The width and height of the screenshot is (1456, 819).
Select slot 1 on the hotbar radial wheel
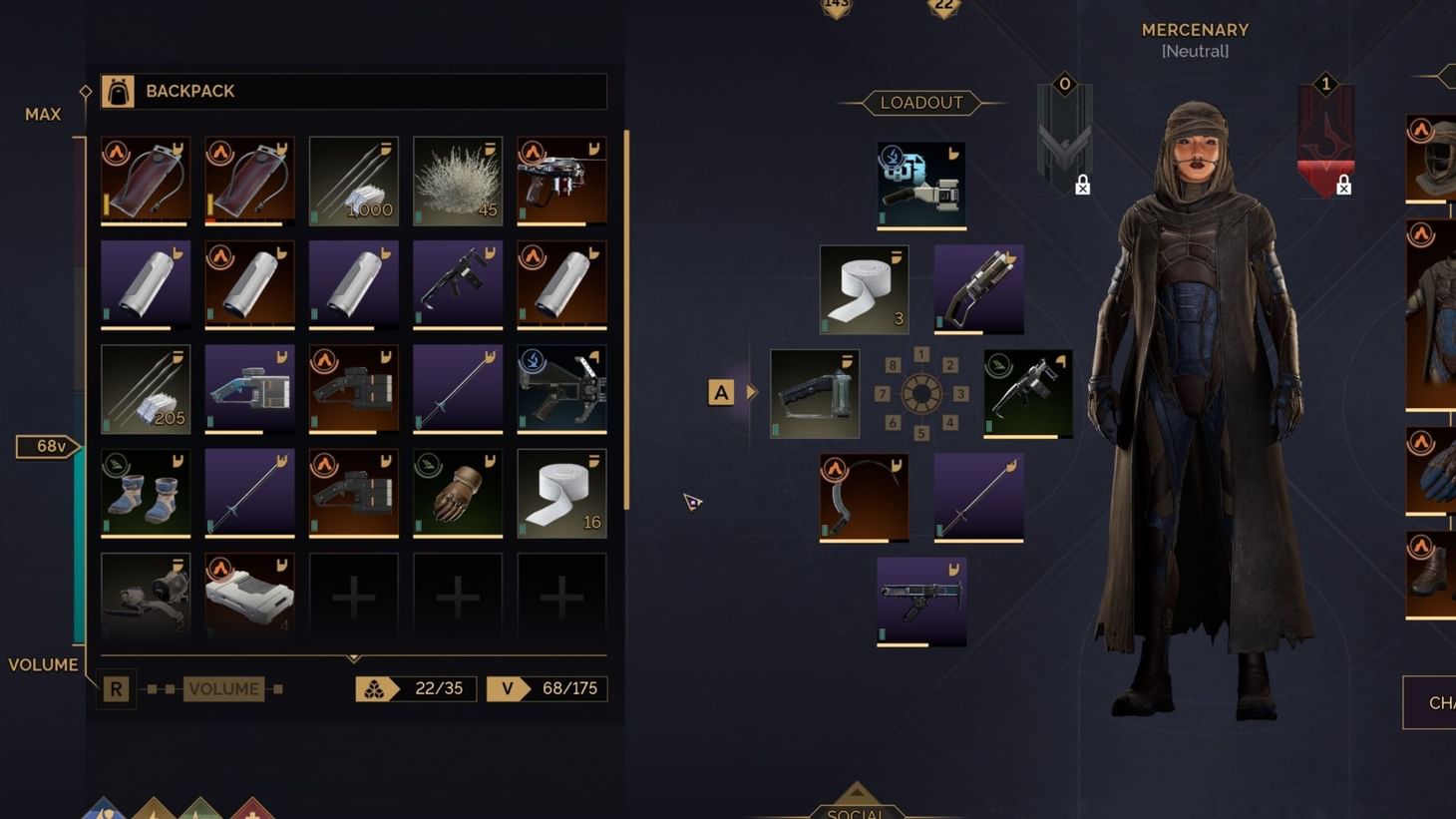coord(921,353)
